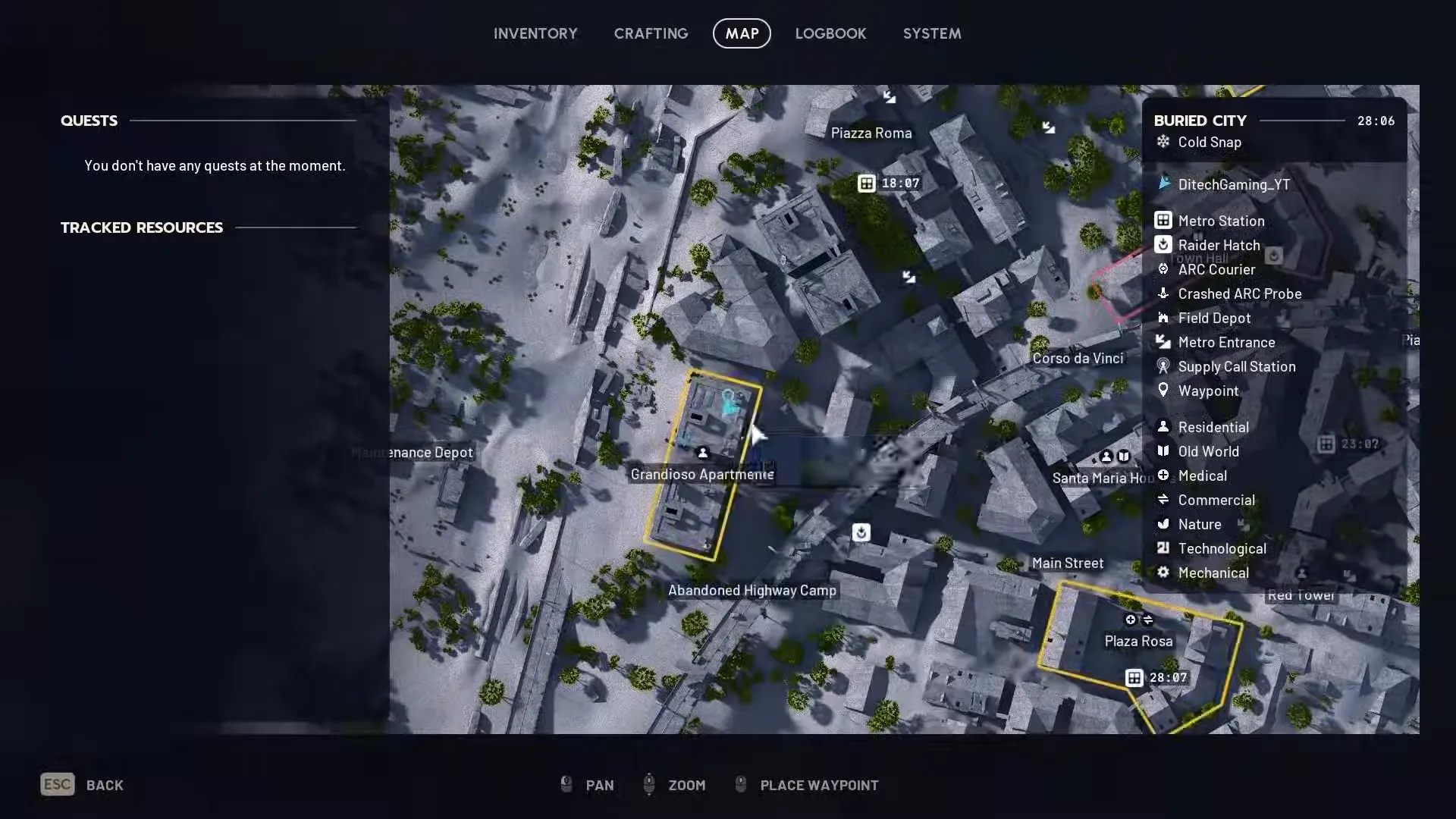Toggle the Residential category in the legend

[1164, 427]
